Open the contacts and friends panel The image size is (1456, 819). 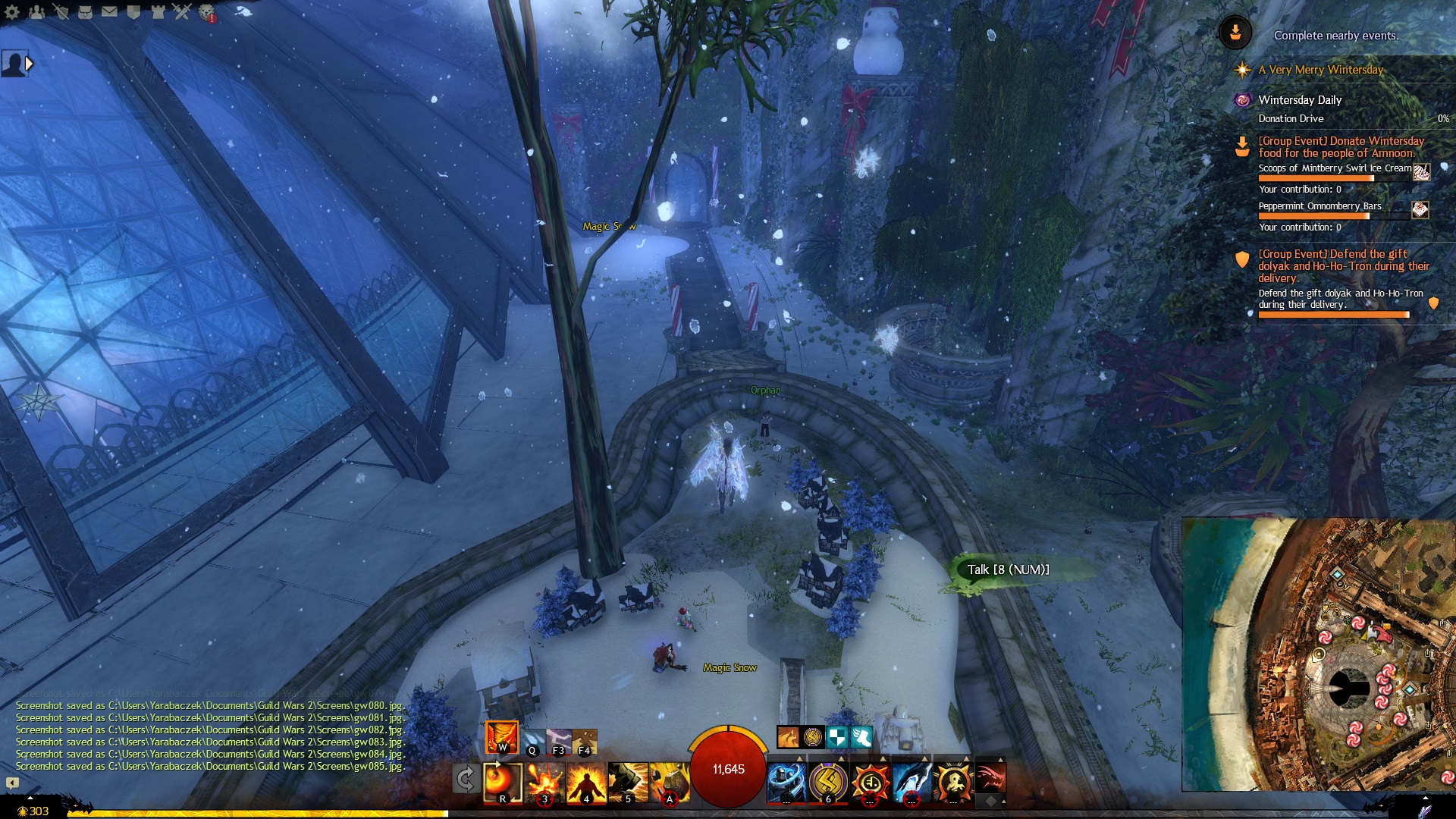coord(36,11)
